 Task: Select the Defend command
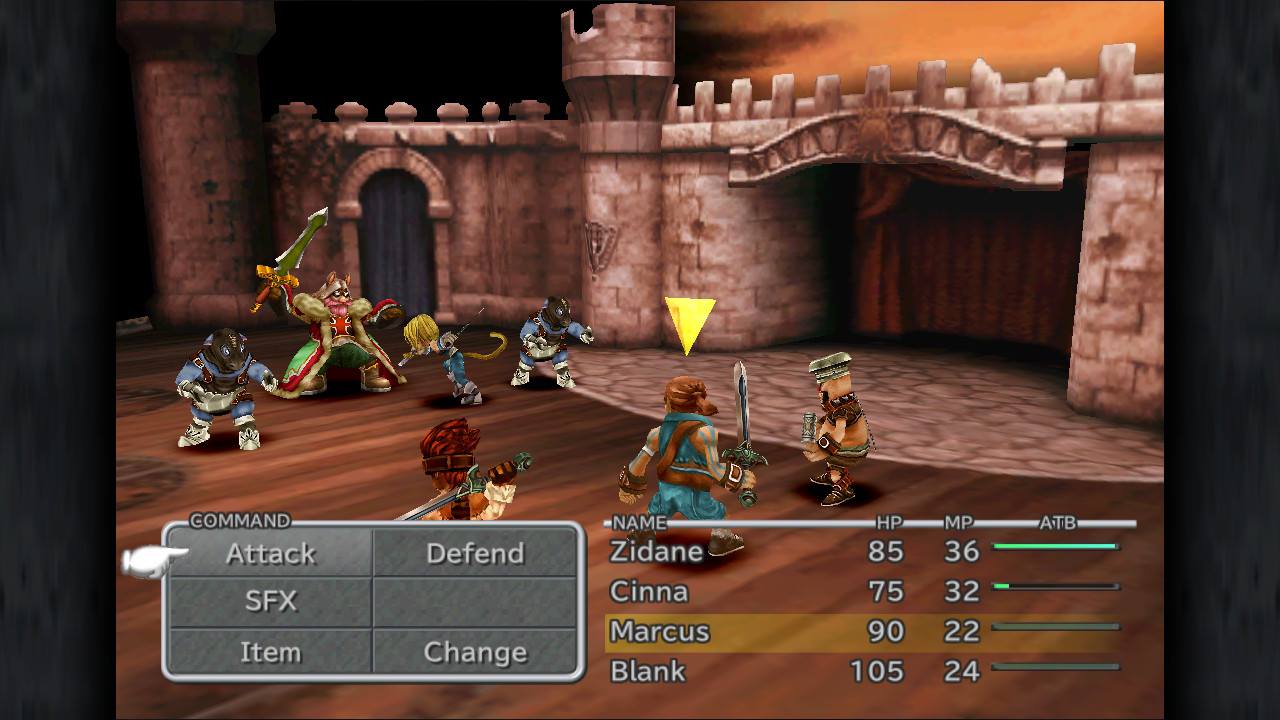pyautogui.click(x=475, y=553)
